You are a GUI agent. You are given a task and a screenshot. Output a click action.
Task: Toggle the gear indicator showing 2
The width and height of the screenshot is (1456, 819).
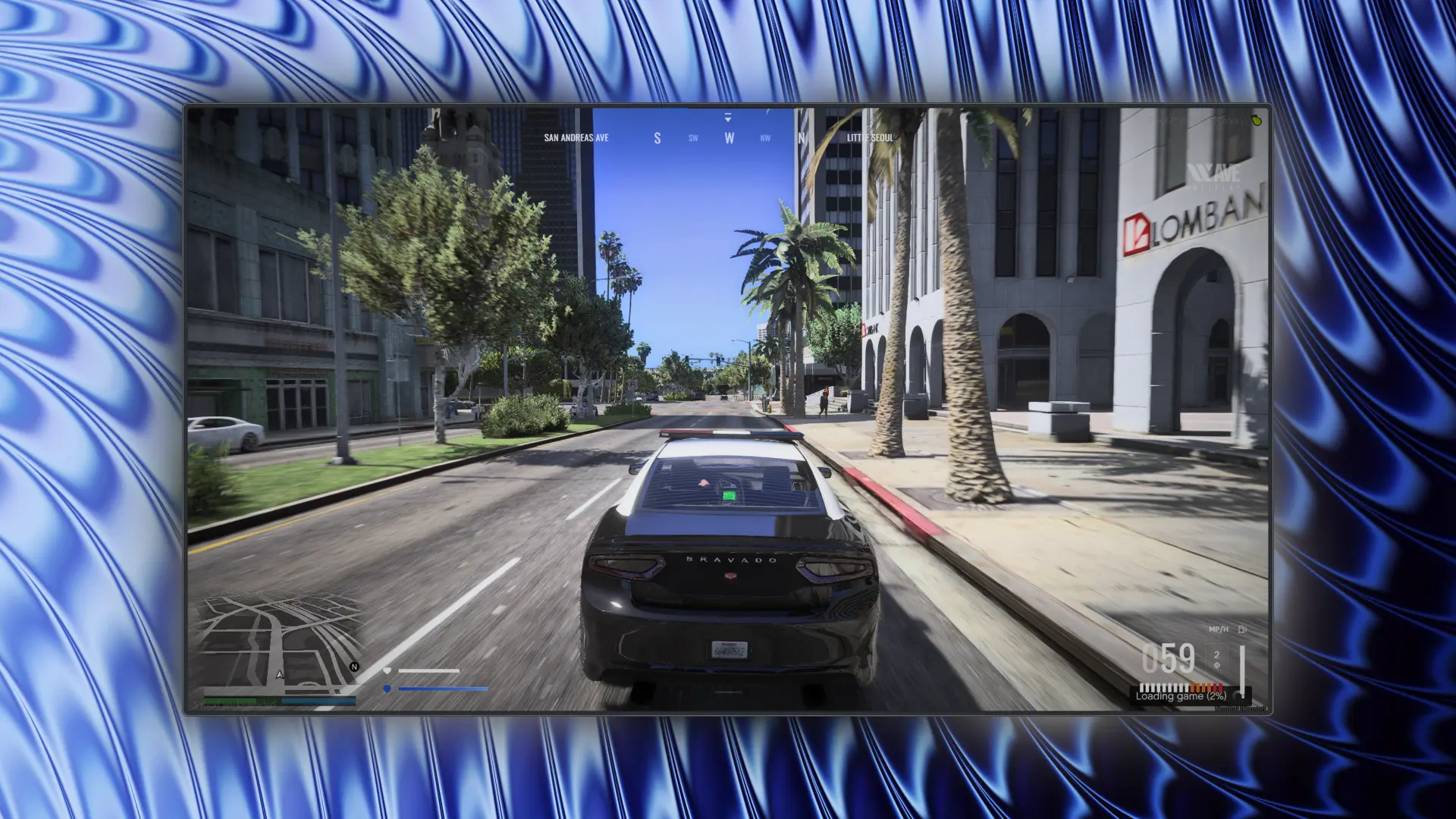click(1217, 654)
